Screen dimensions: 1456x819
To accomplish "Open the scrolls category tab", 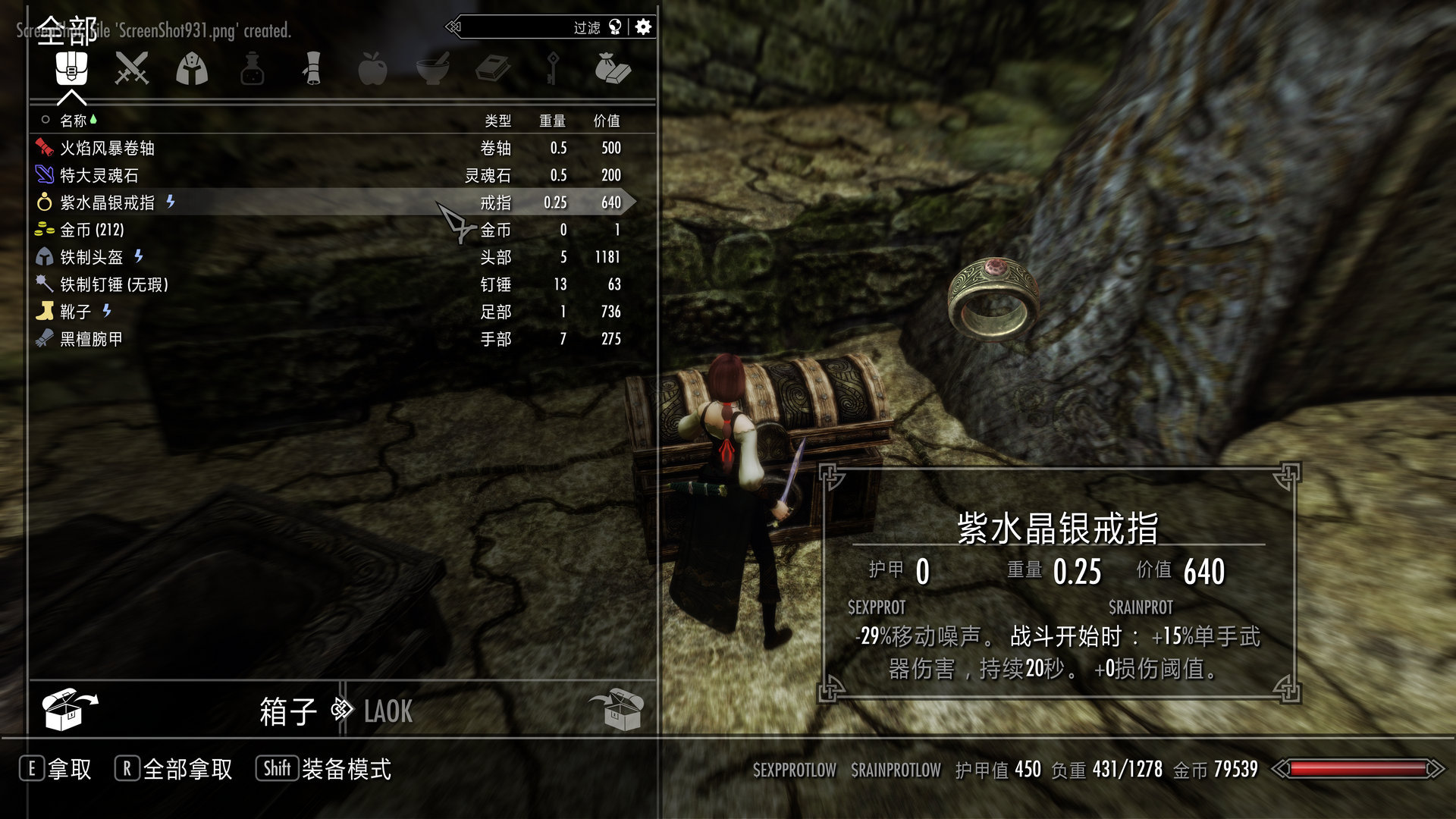I will pyautogui.click(x=312, y=69).
